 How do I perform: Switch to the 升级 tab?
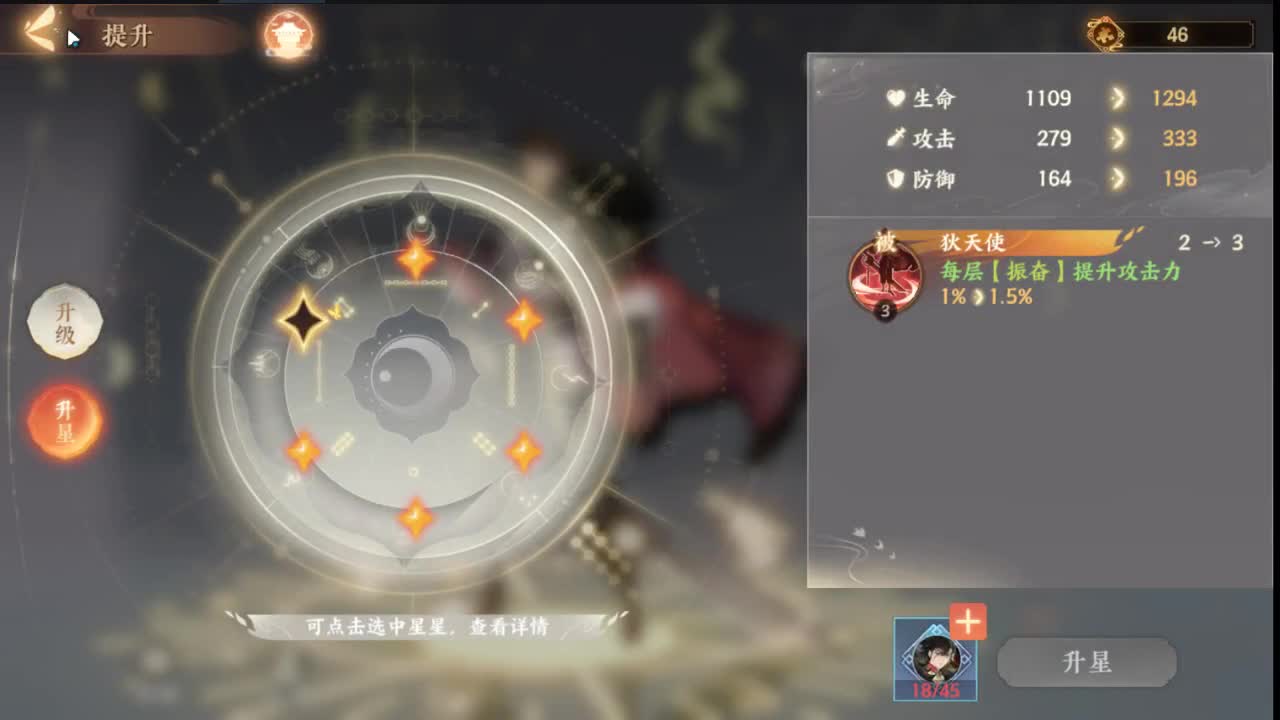(x=64, y=322)
